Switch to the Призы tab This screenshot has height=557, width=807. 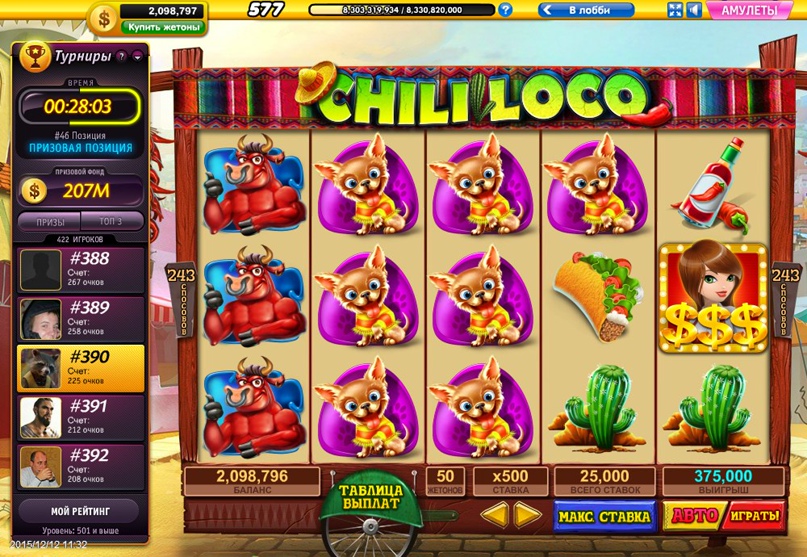click(50, 221)
